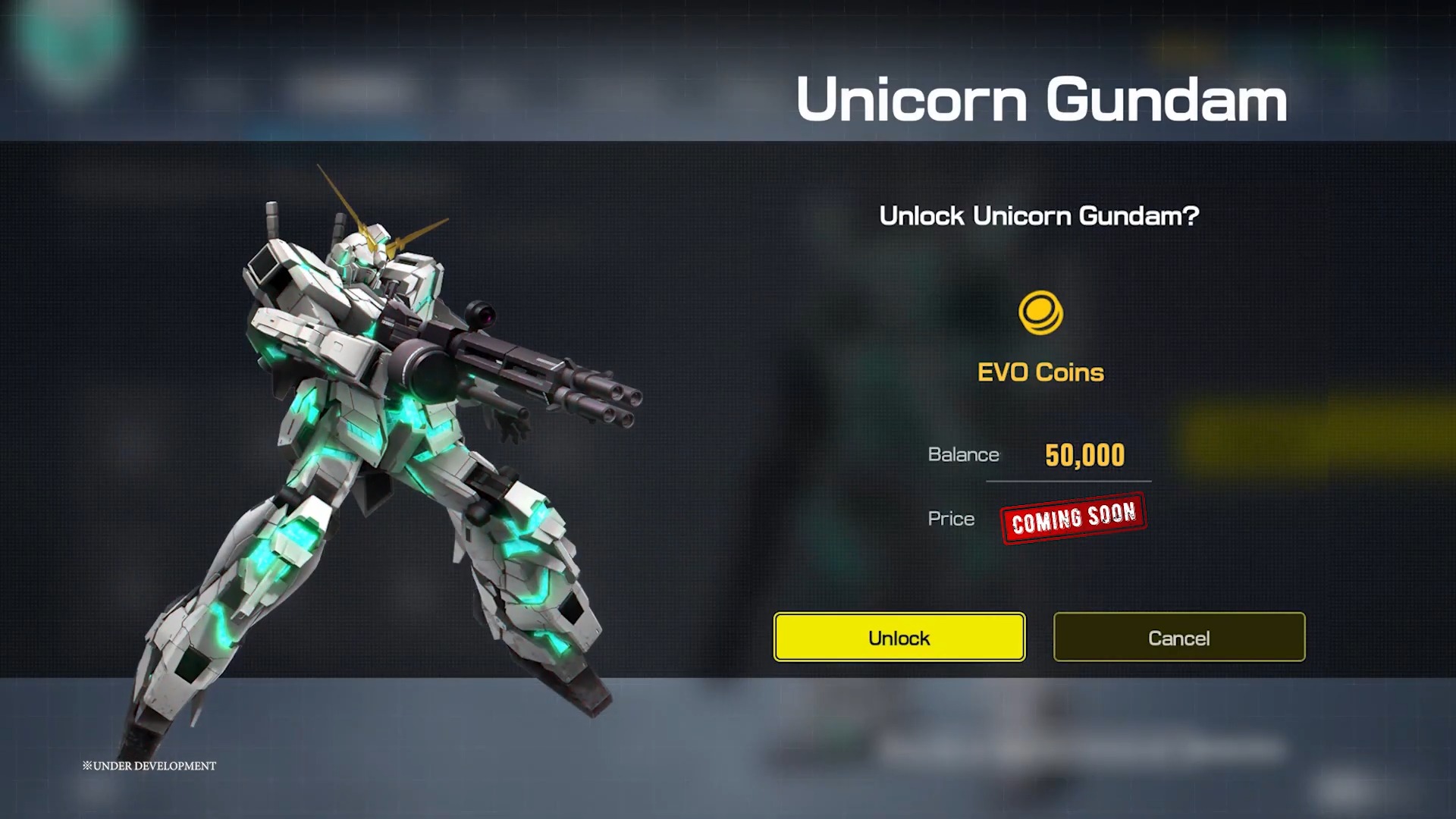Viewport: 1456px width, 819px height.
Task: Click the UNDER DEVELOPMENT disclaimer text
Action: pos(149,766)
